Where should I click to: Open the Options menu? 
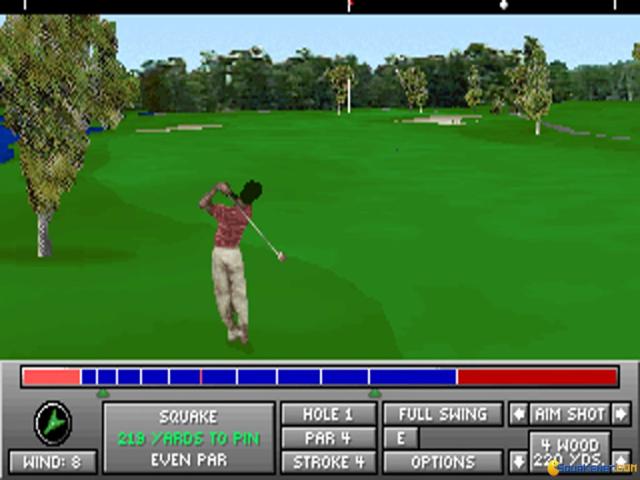click(x=443, y=462)
